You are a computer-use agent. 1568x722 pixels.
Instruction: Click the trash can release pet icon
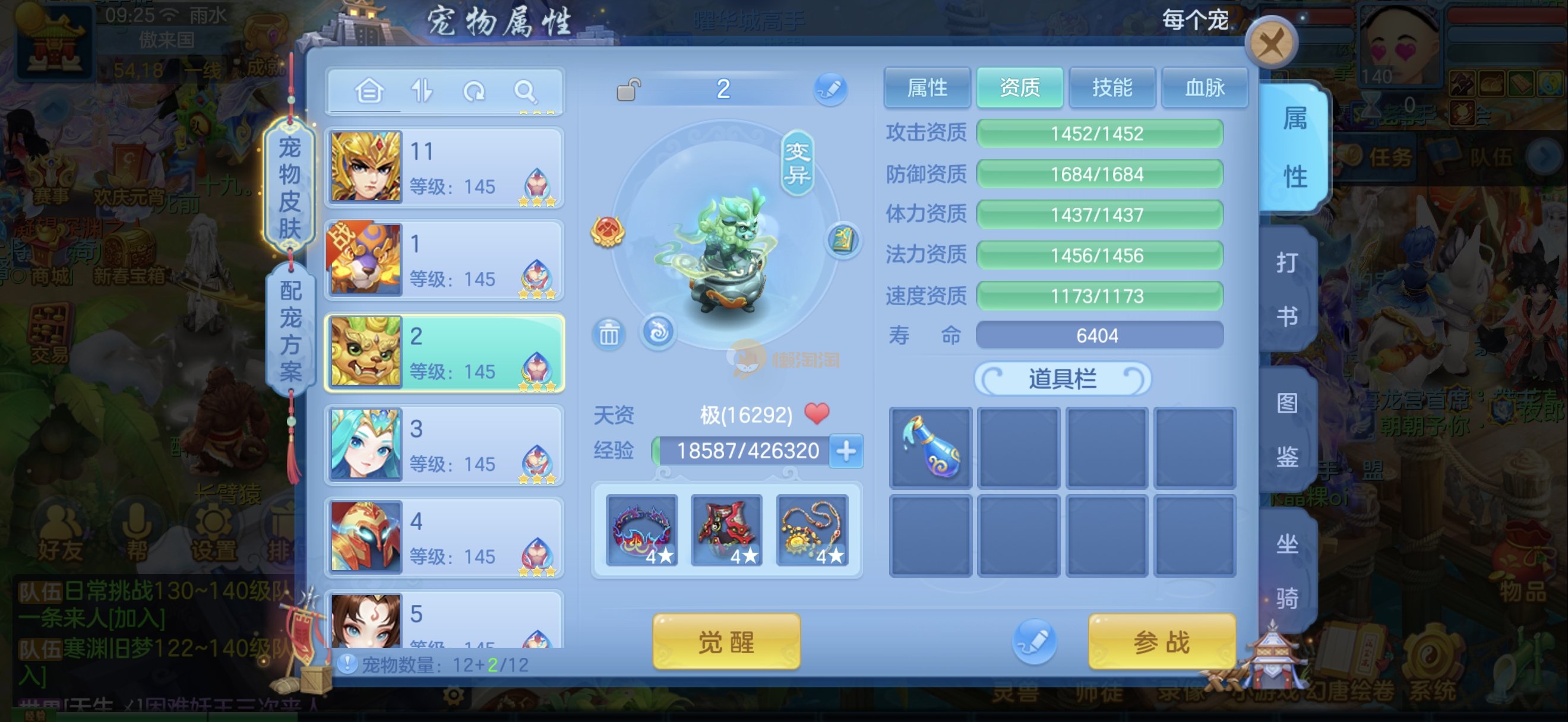click(x=609, y=334)
